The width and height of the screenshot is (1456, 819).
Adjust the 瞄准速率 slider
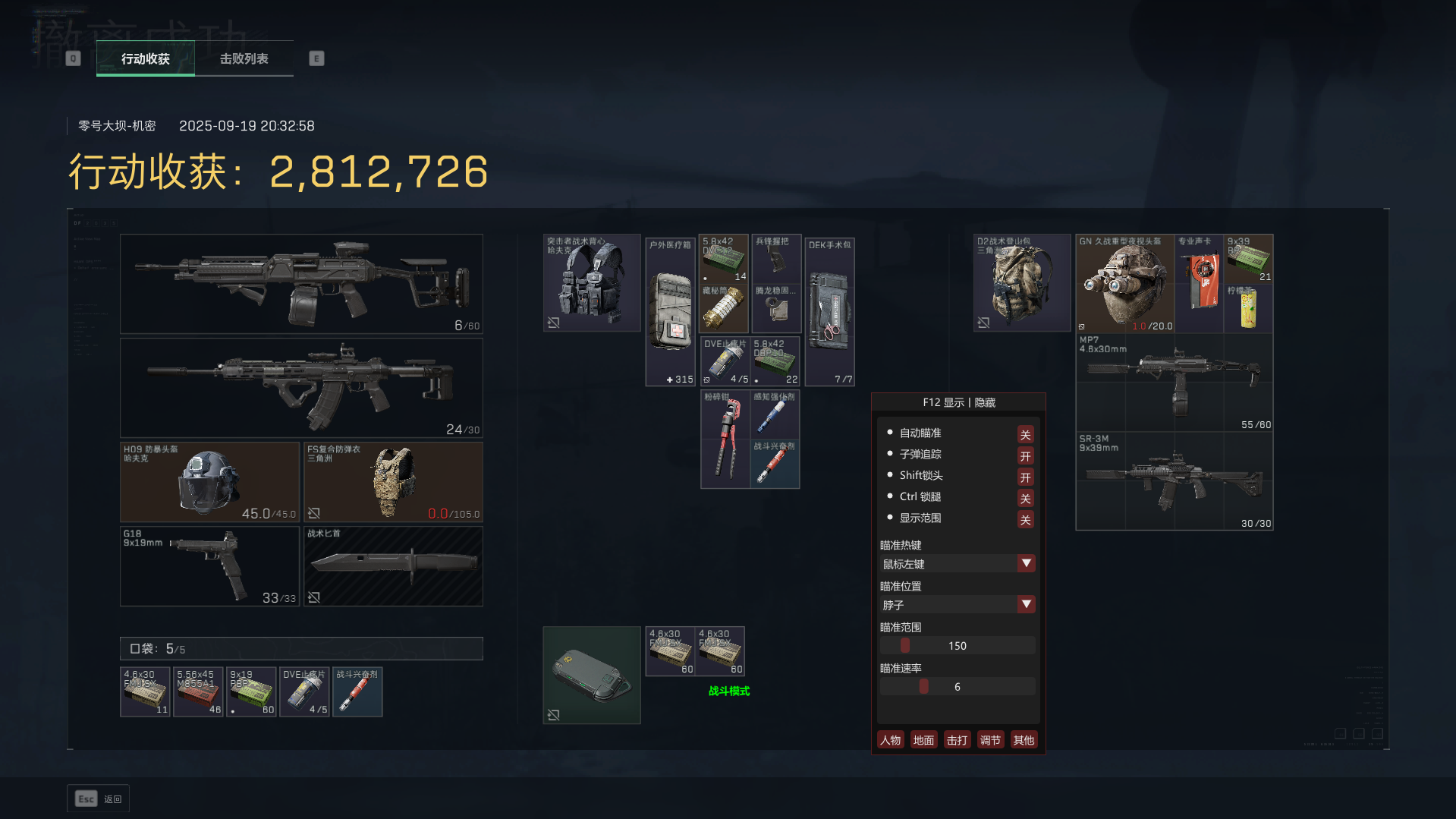[x=923, y=686]
